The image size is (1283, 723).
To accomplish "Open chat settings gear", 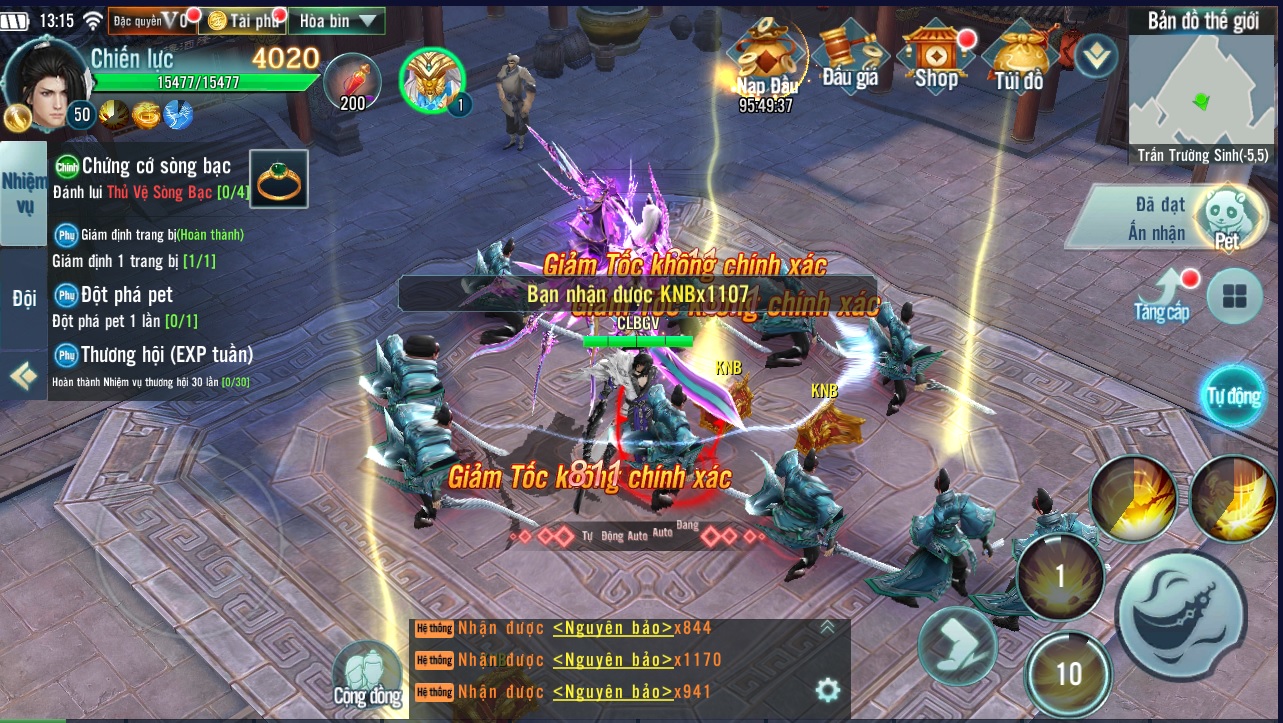I will 827,690.
